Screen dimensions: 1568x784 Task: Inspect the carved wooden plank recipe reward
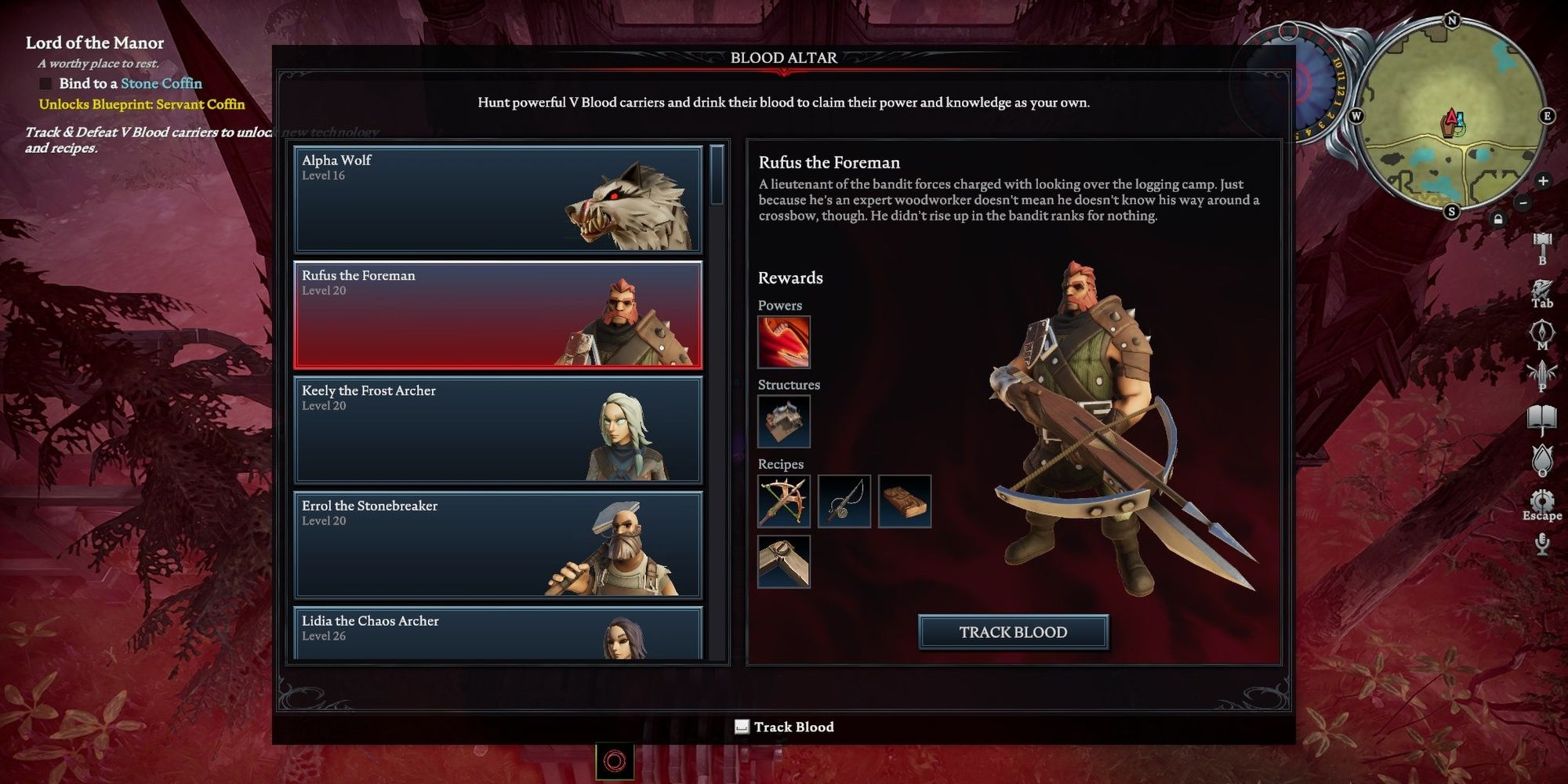pyautogui.click(x=905, y=501)
